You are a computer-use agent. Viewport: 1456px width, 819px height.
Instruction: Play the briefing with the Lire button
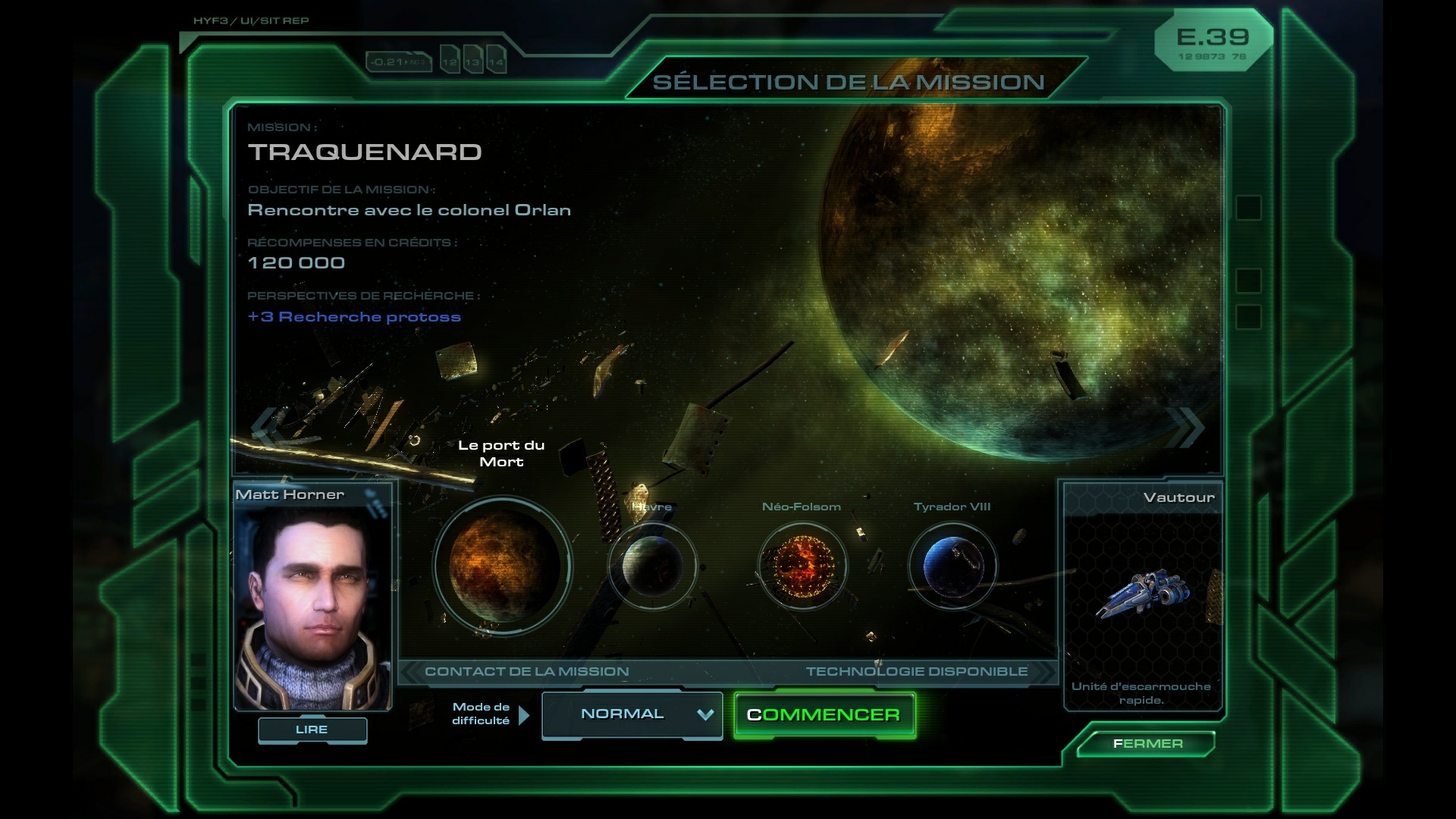312,730
